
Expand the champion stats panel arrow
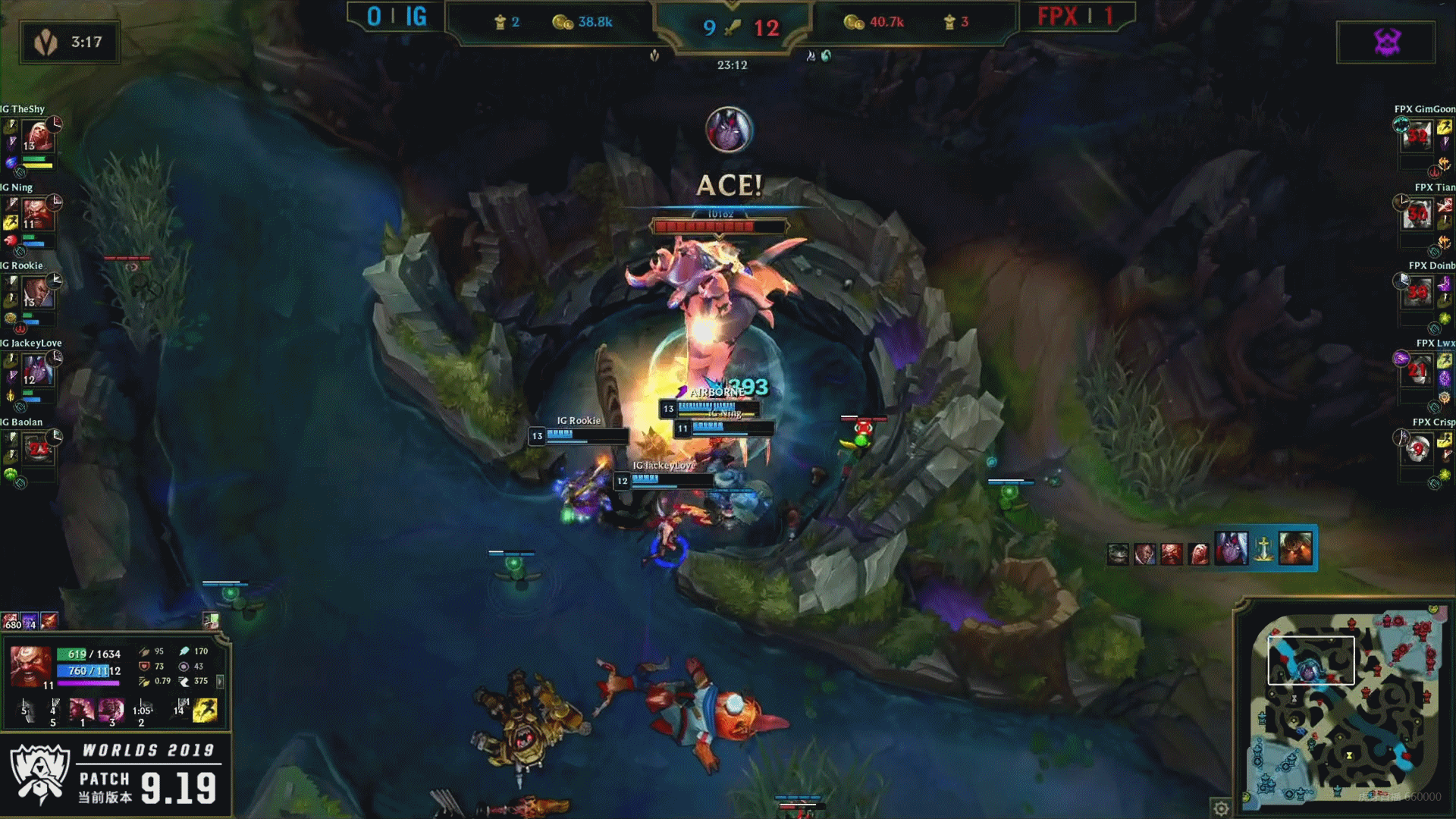tap(220, 682)
